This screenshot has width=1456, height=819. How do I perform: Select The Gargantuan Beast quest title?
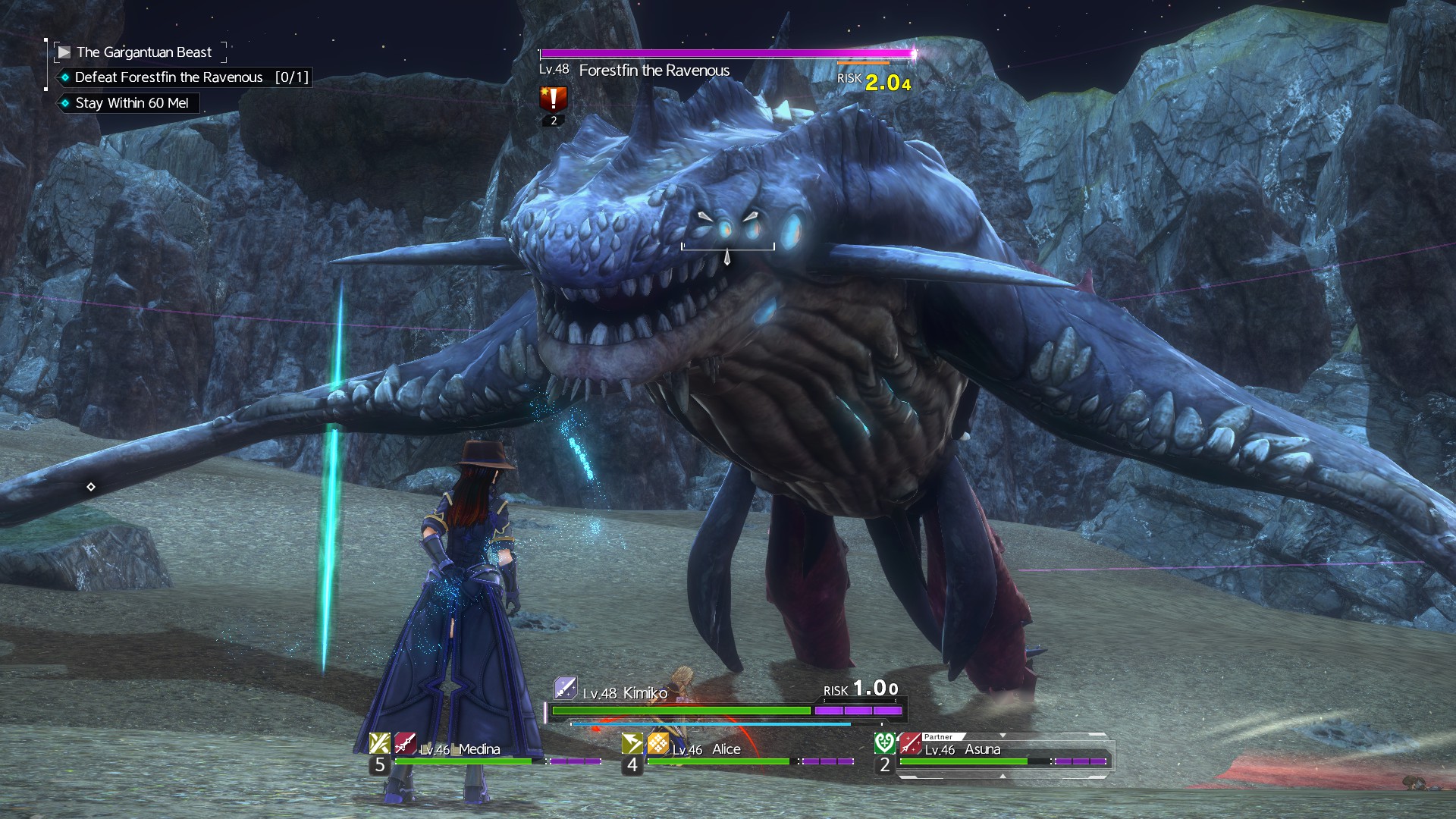(143, 52)
